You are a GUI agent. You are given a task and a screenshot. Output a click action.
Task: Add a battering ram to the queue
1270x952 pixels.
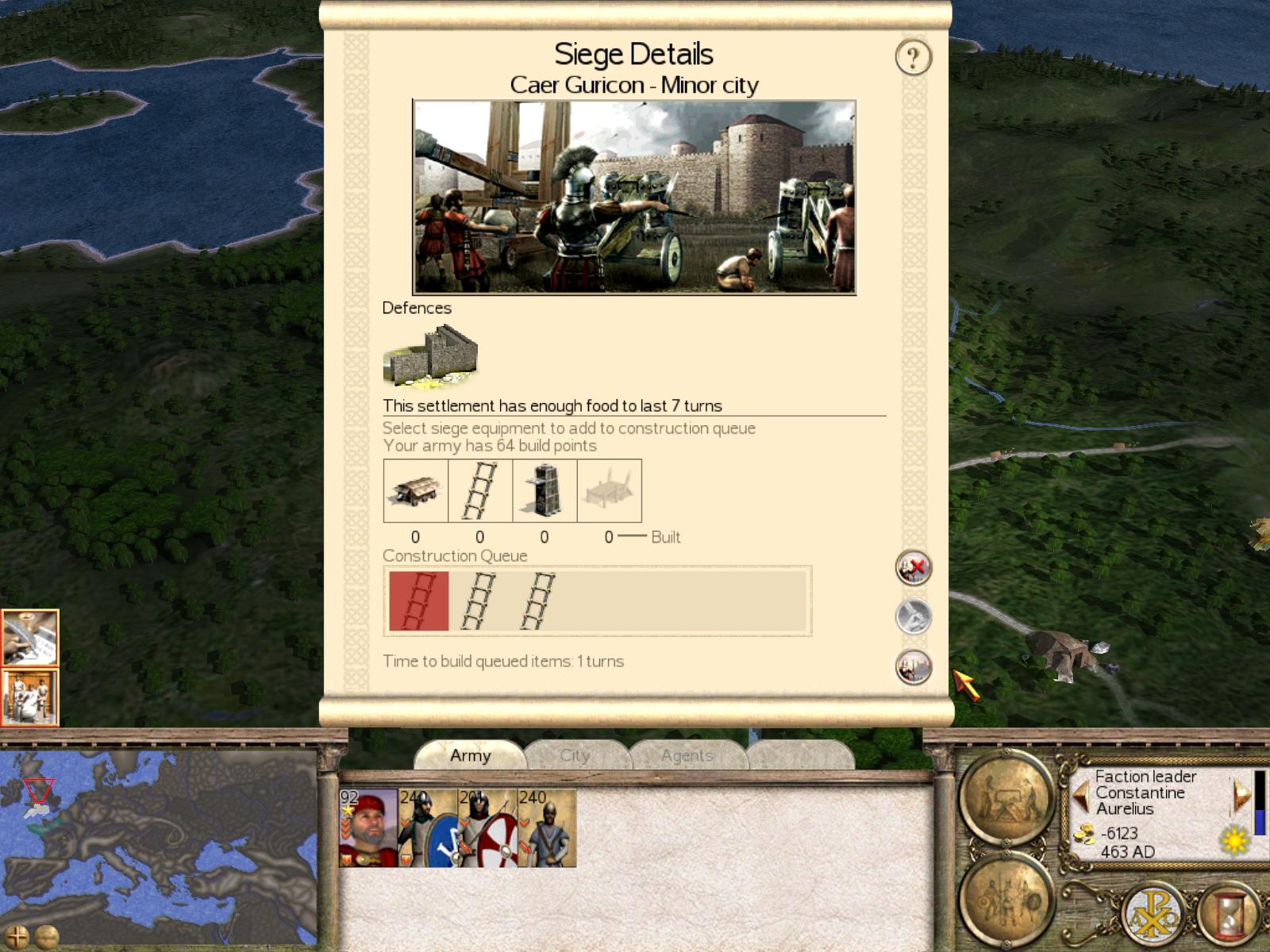point(415,490)
